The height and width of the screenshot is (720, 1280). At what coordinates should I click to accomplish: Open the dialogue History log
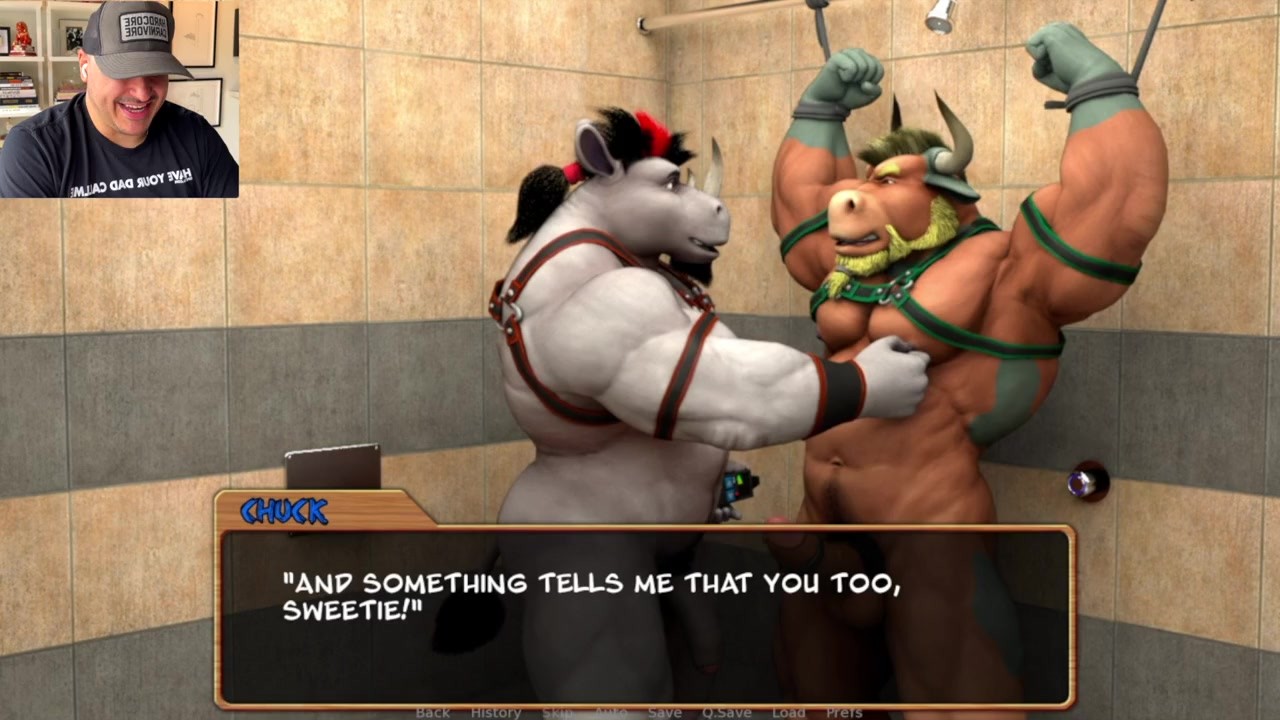496,712
